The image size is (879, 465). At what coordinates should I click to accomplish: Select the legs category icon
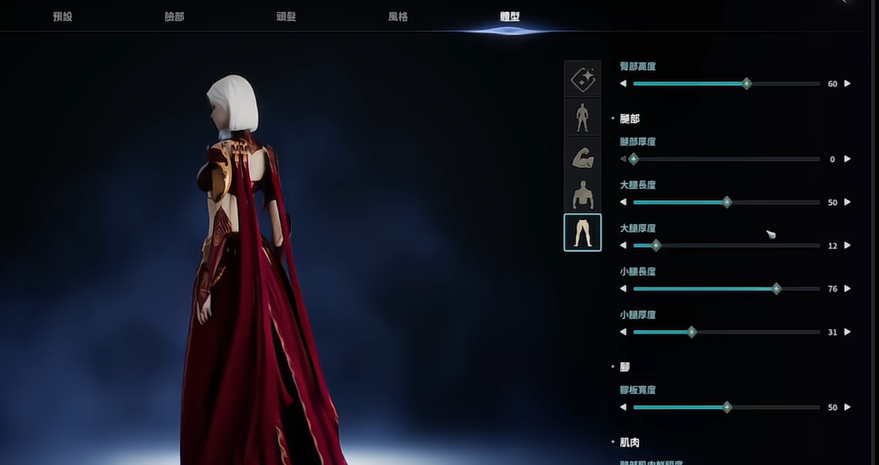[582, 232]
